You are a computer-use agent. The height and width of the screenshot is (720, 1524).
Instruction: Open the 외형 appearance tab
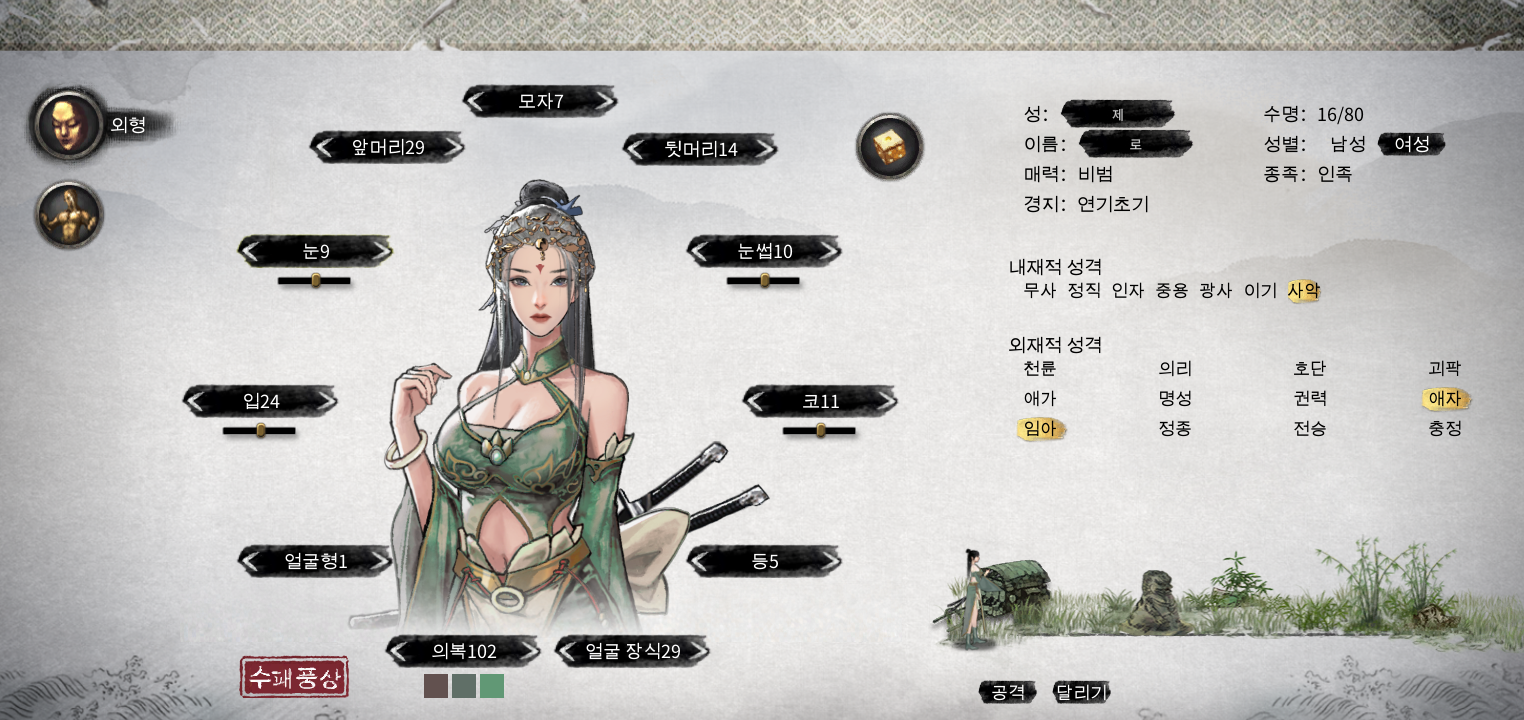click(68, 124)
